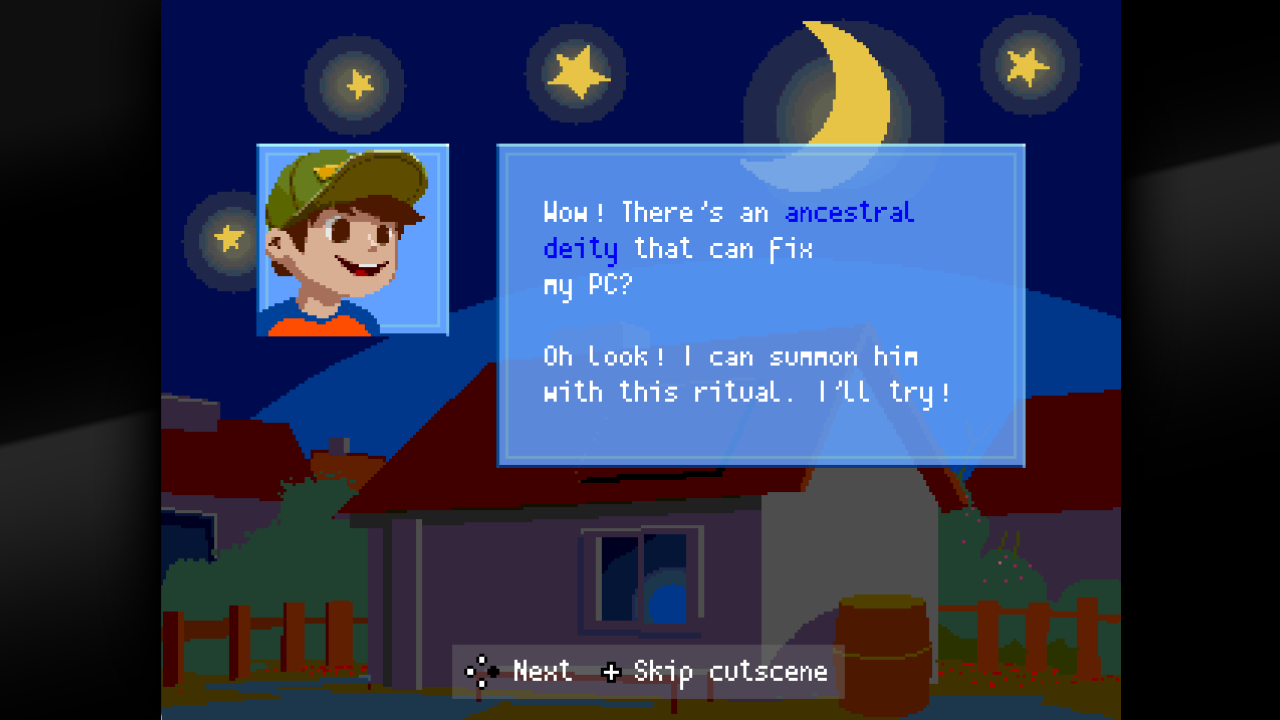The width and height of the screenshot is (1280, 720).
Task: Click the star in the top right corner
Action: 1026,65
